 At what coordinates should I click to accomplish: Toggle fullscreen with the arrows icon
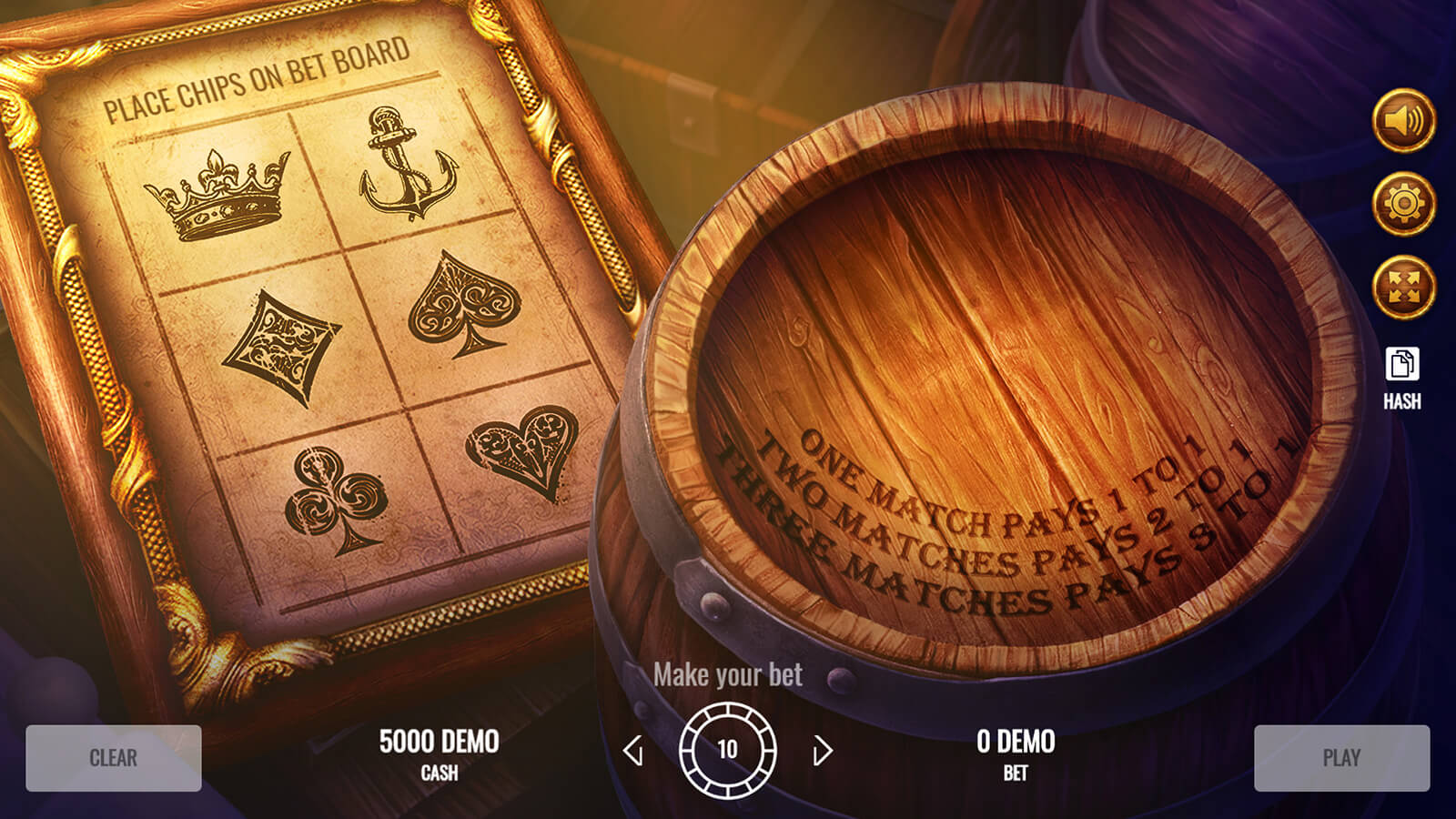(x=1403, y=288)
